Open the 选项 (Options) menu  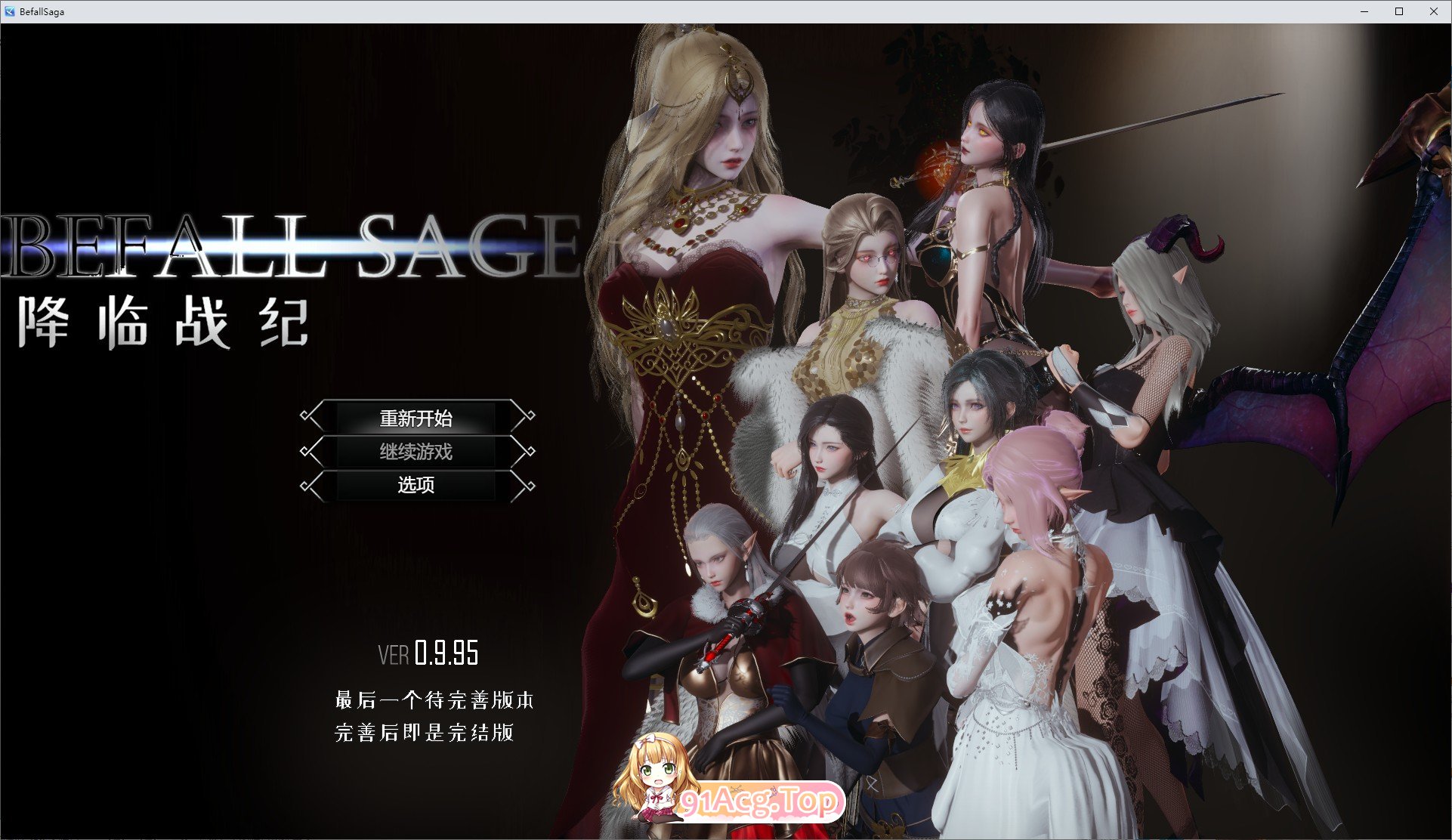pos(415,486)
